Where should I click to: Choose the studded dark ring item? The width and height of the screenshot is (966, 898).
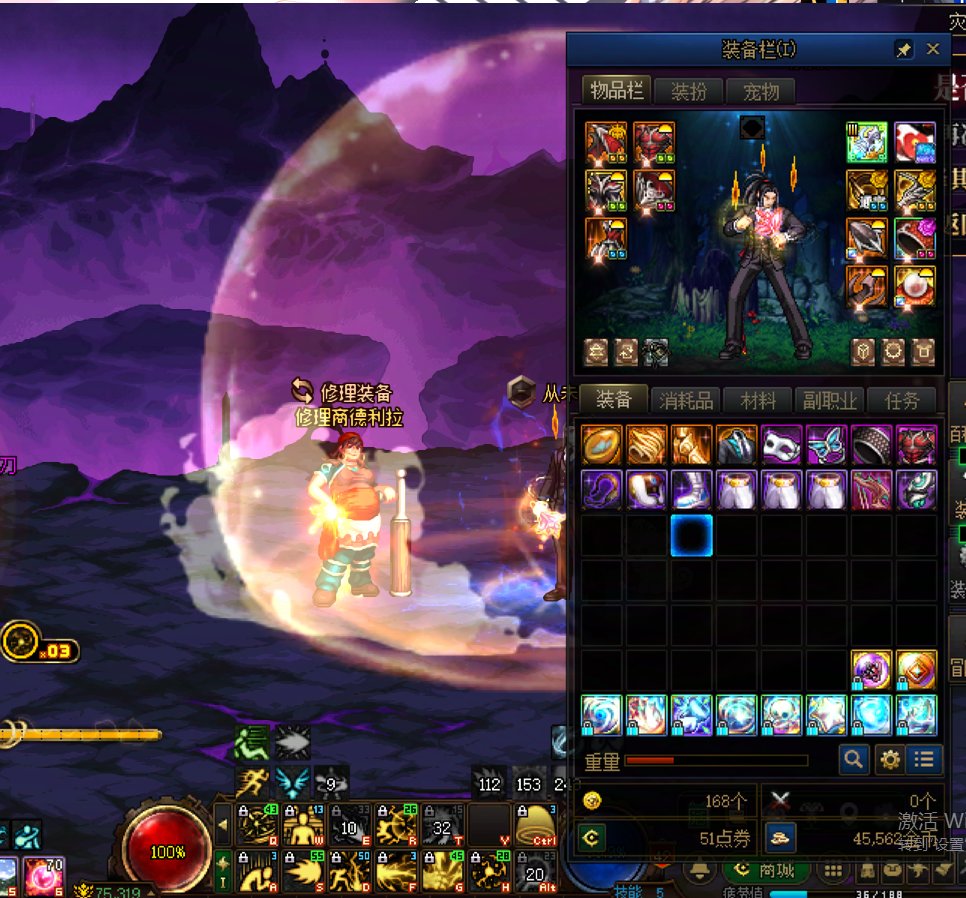(872, 445)
